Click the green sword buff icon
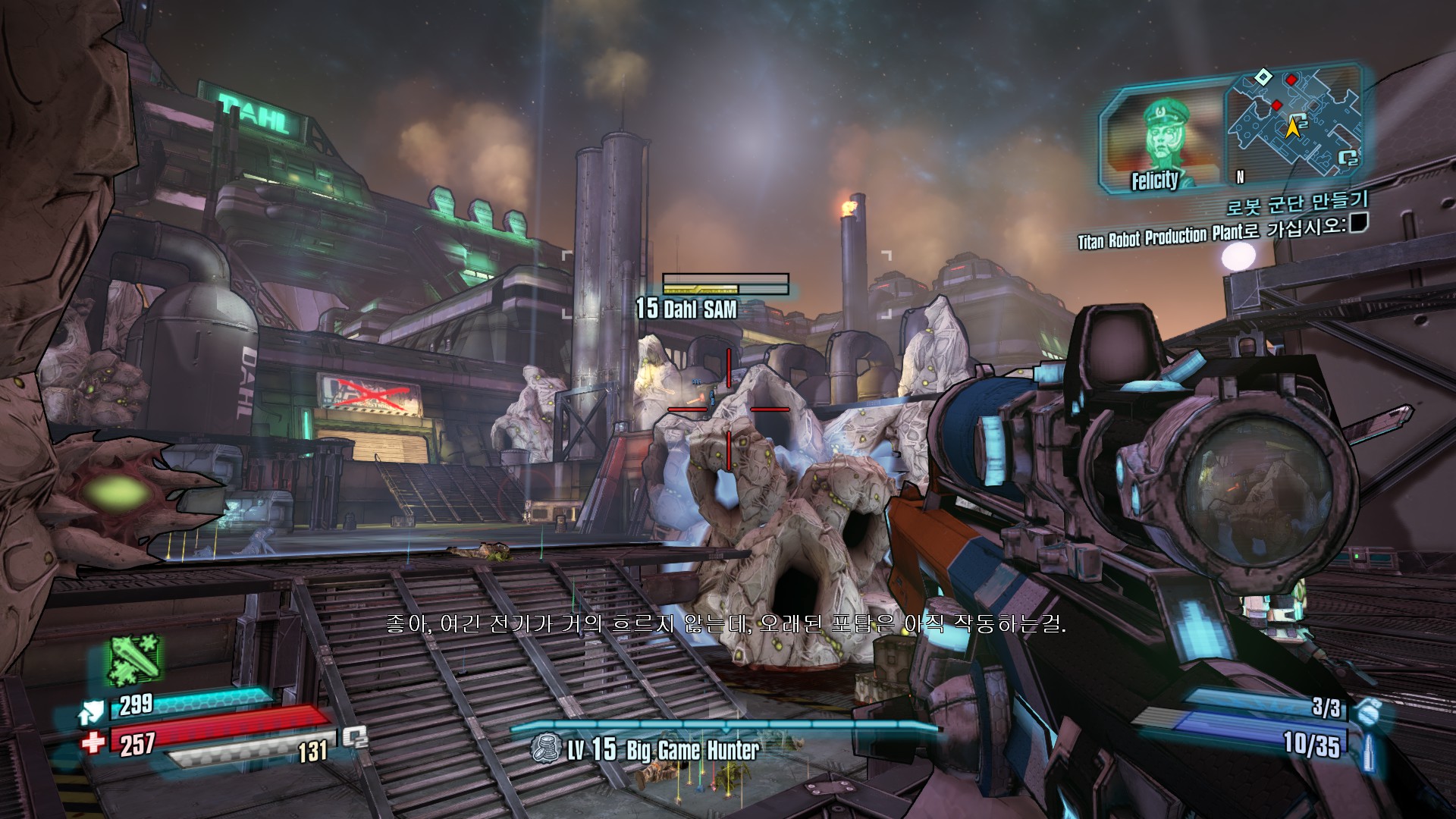The width and height of the screenshot is (1456, 819). point(135,659)
